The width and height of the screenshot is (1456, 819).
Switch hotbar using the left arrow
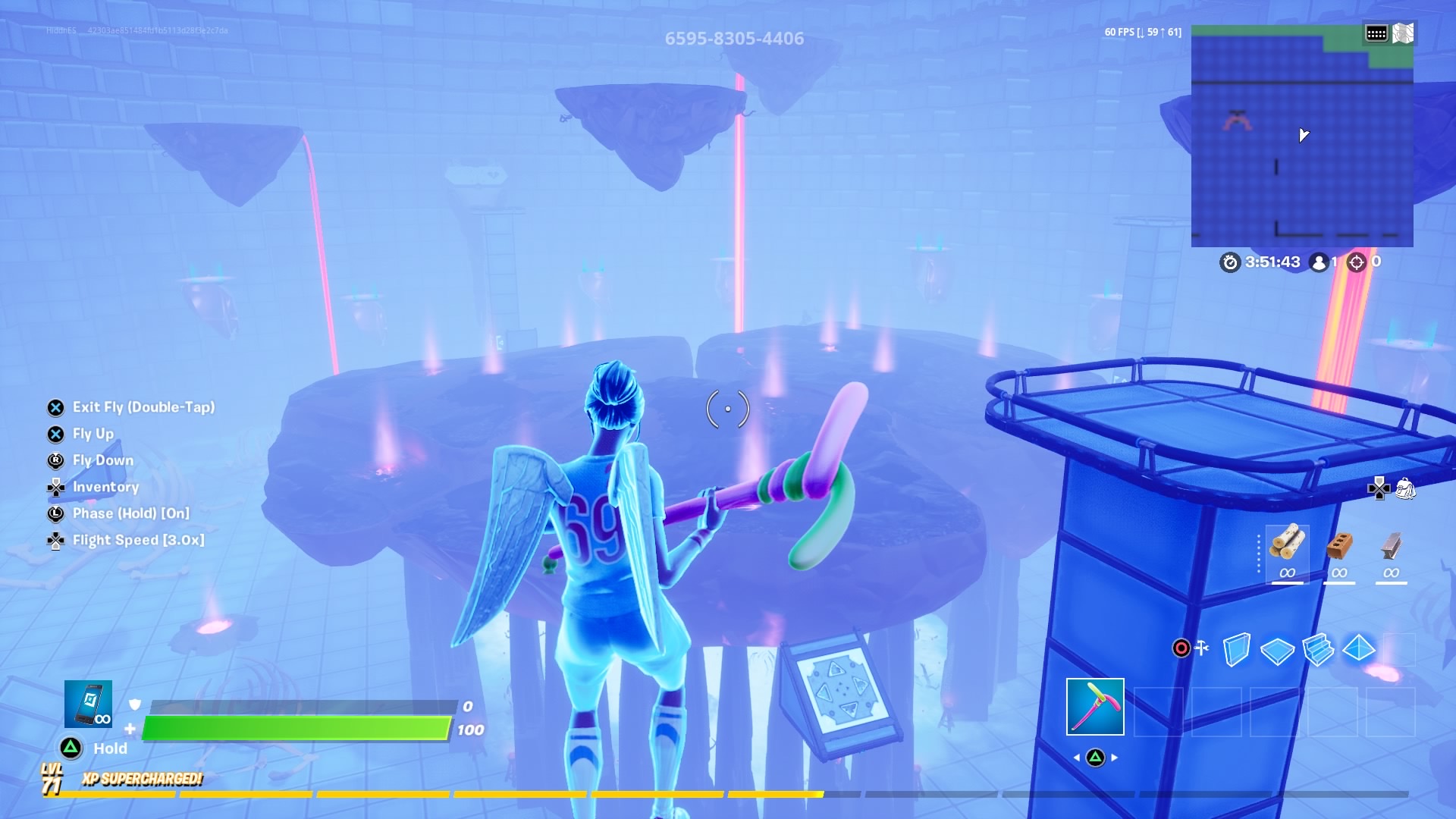pos(1078,756)
